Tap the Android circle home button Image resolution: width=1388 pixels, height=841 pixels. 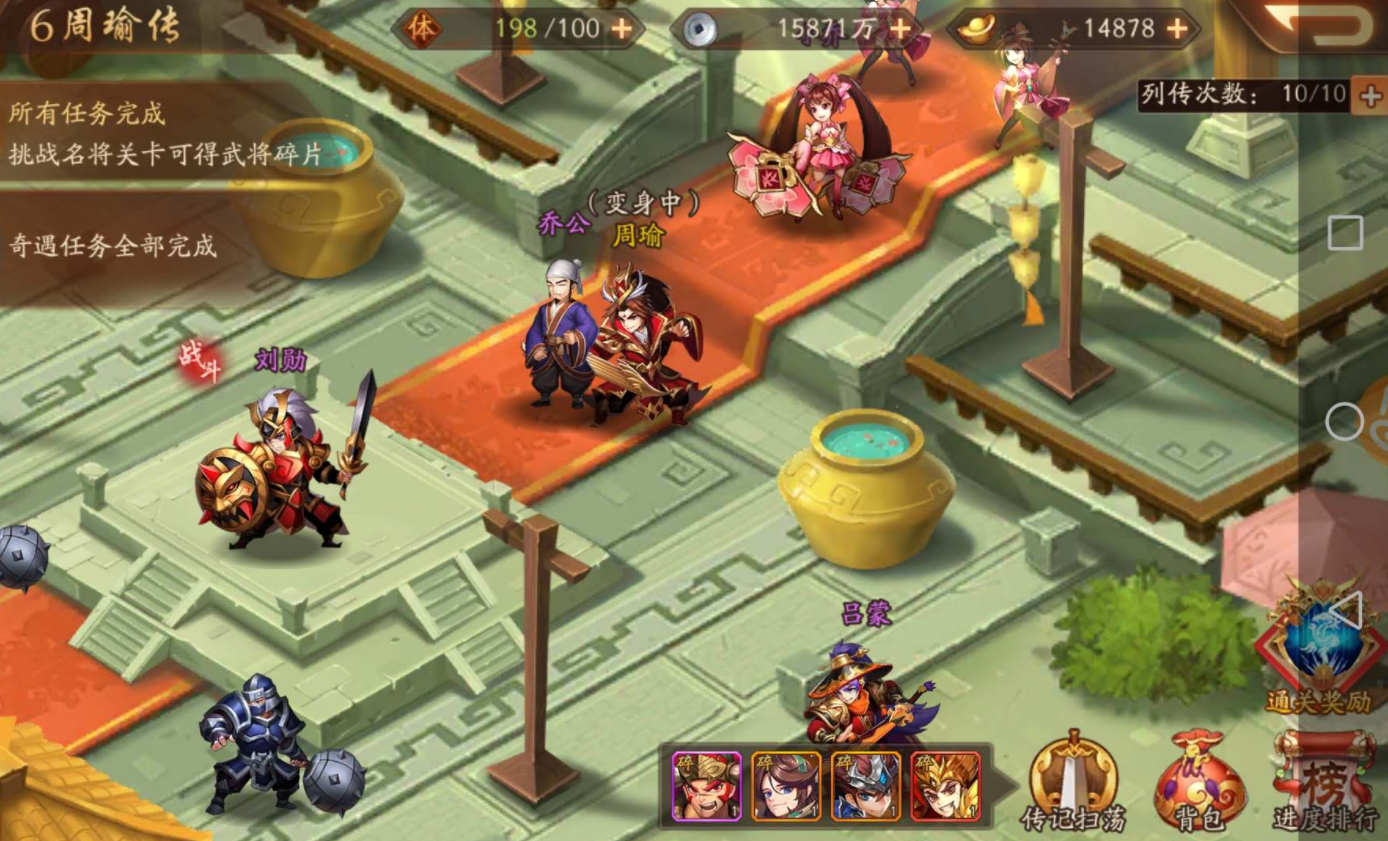coord(1345,422)
